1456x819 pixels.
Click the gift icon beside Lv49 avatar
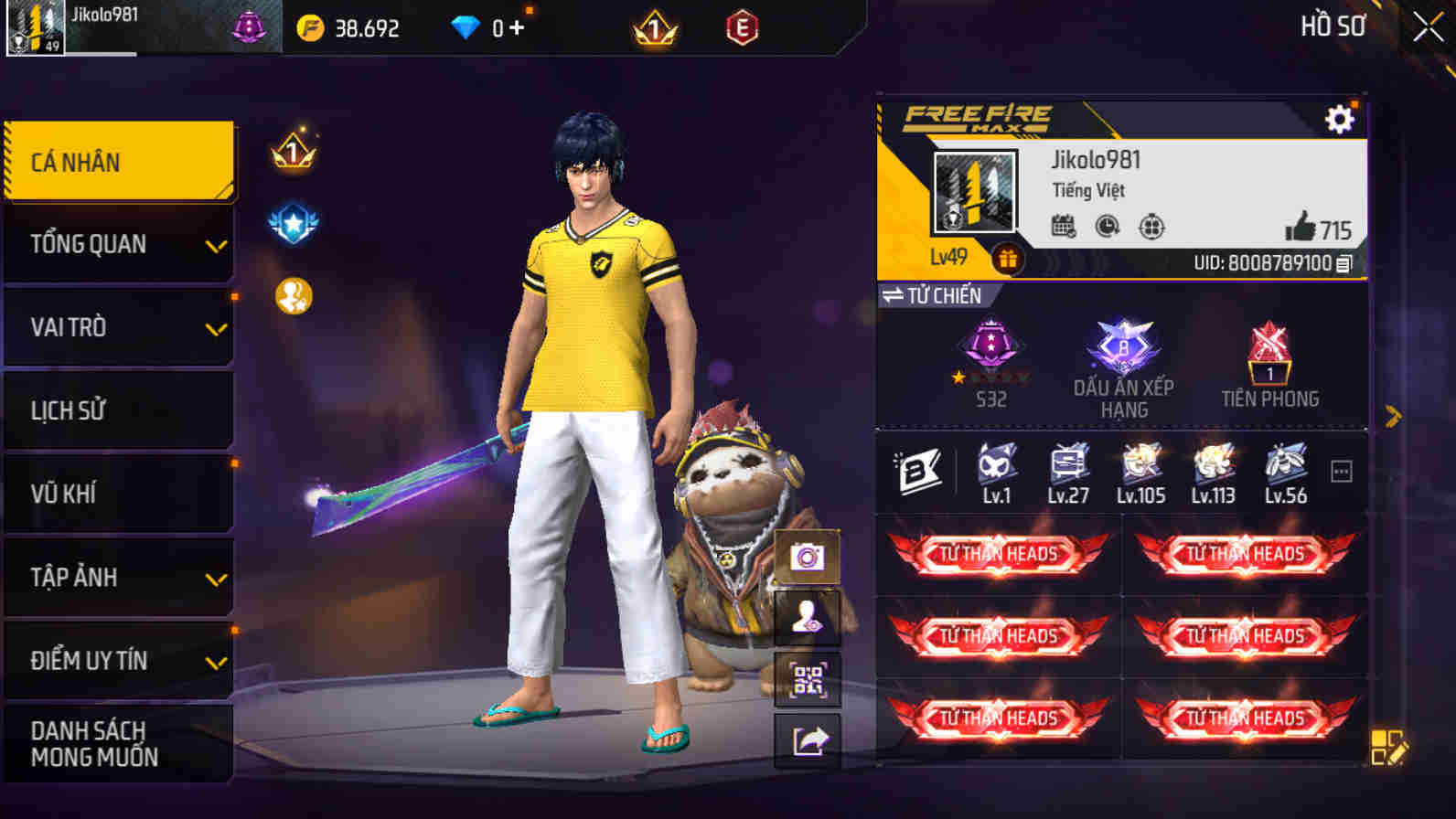click(1007, 259)
